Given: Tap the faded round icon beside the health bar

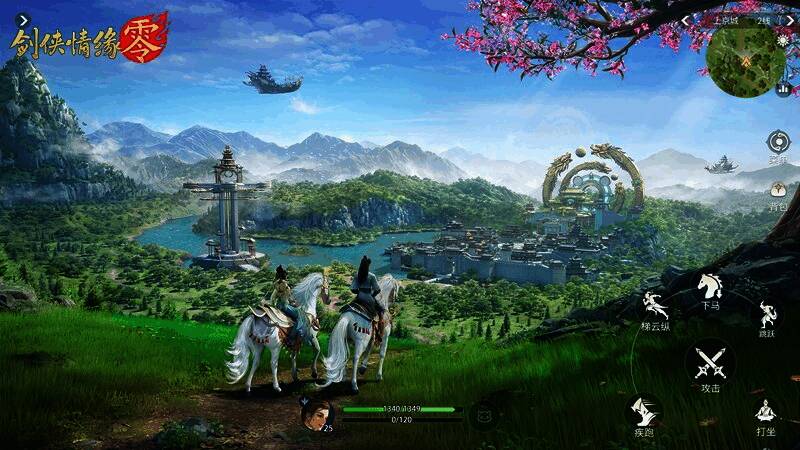Looking at the screenshot, I should (485, 413).
